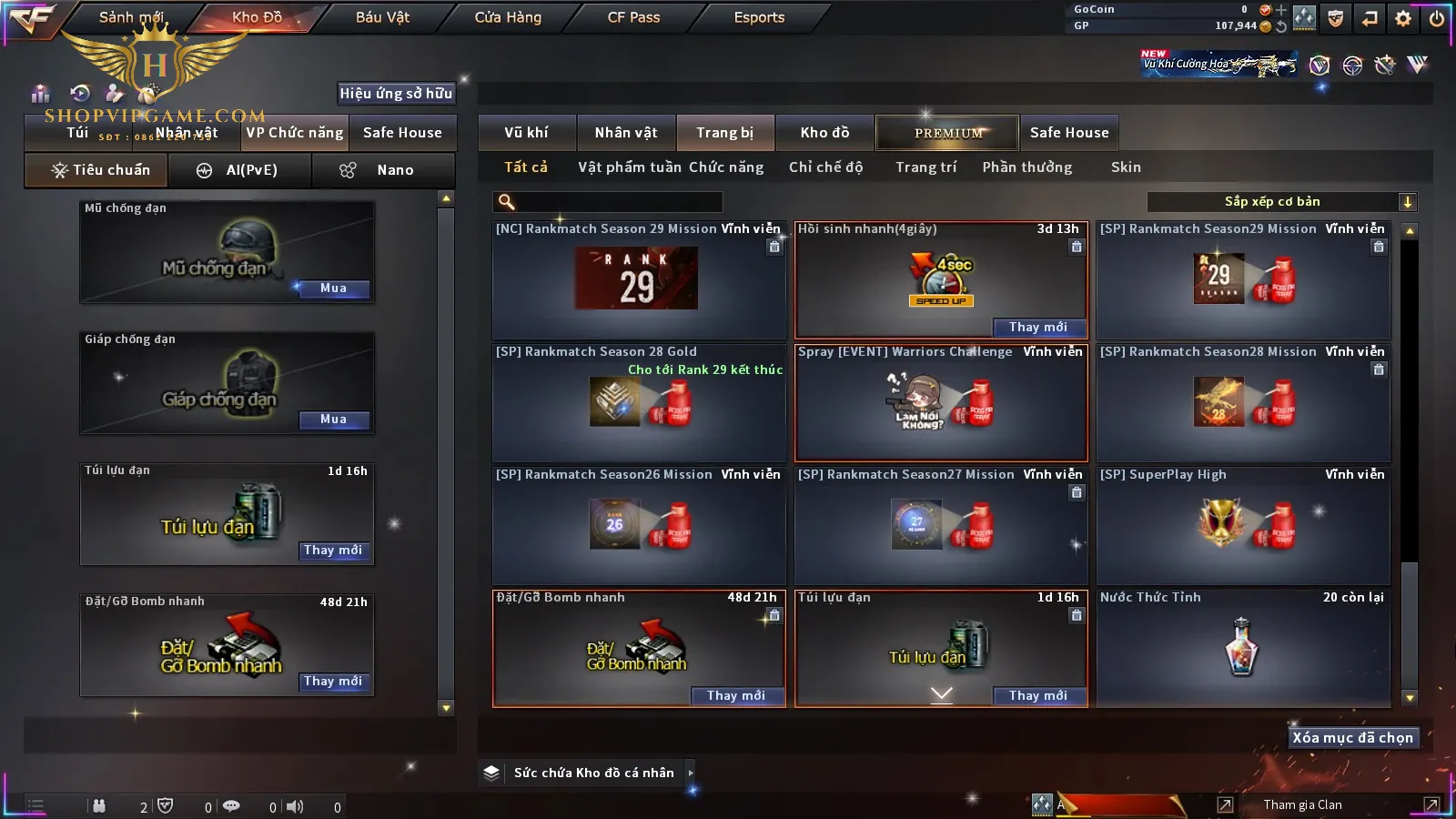Click the item search field
Image resolution: width=1456 pixels, height=819 pixels.
coord(610,202)
